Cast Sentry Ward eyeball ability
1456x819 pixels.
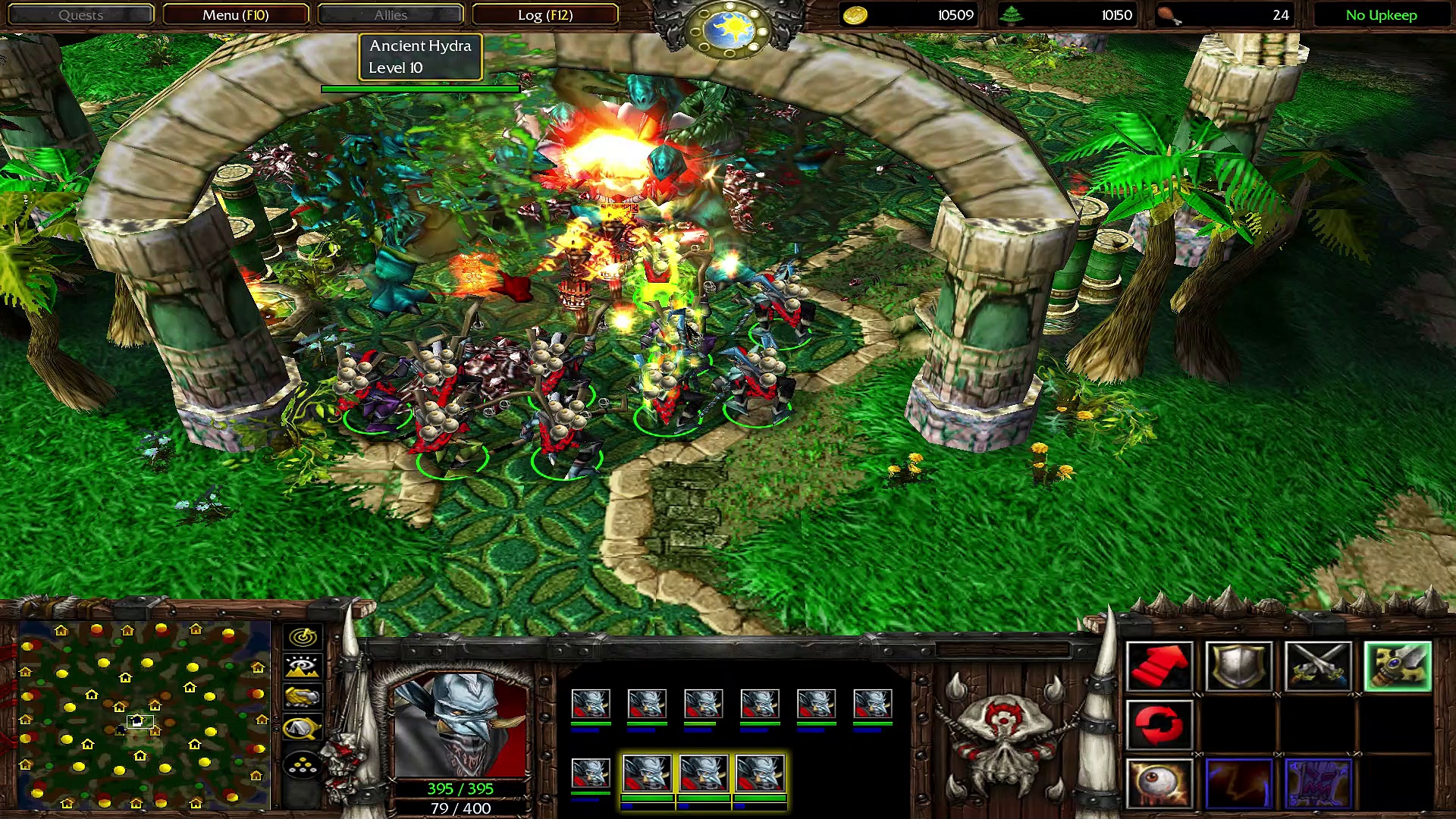[x=1159, y=784]
